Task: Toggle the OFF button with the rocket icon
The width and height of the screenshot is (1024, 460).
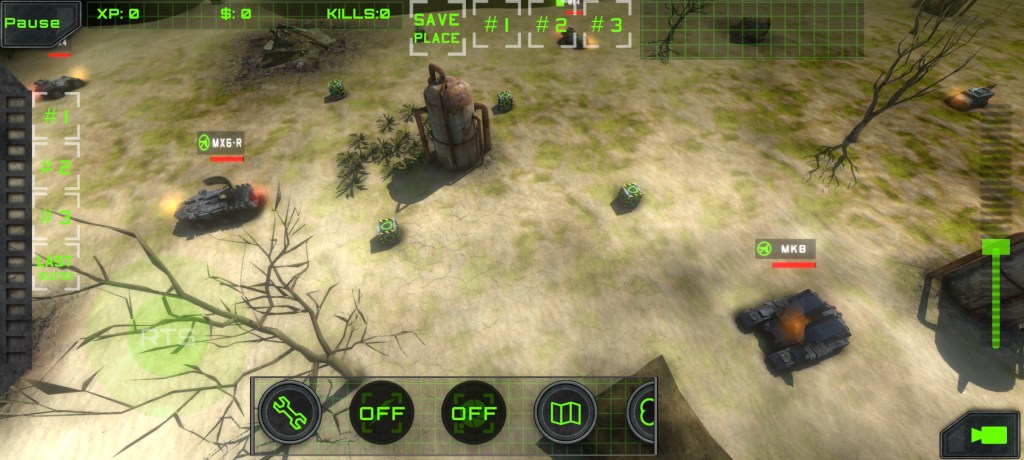Action: pos(381,411)
